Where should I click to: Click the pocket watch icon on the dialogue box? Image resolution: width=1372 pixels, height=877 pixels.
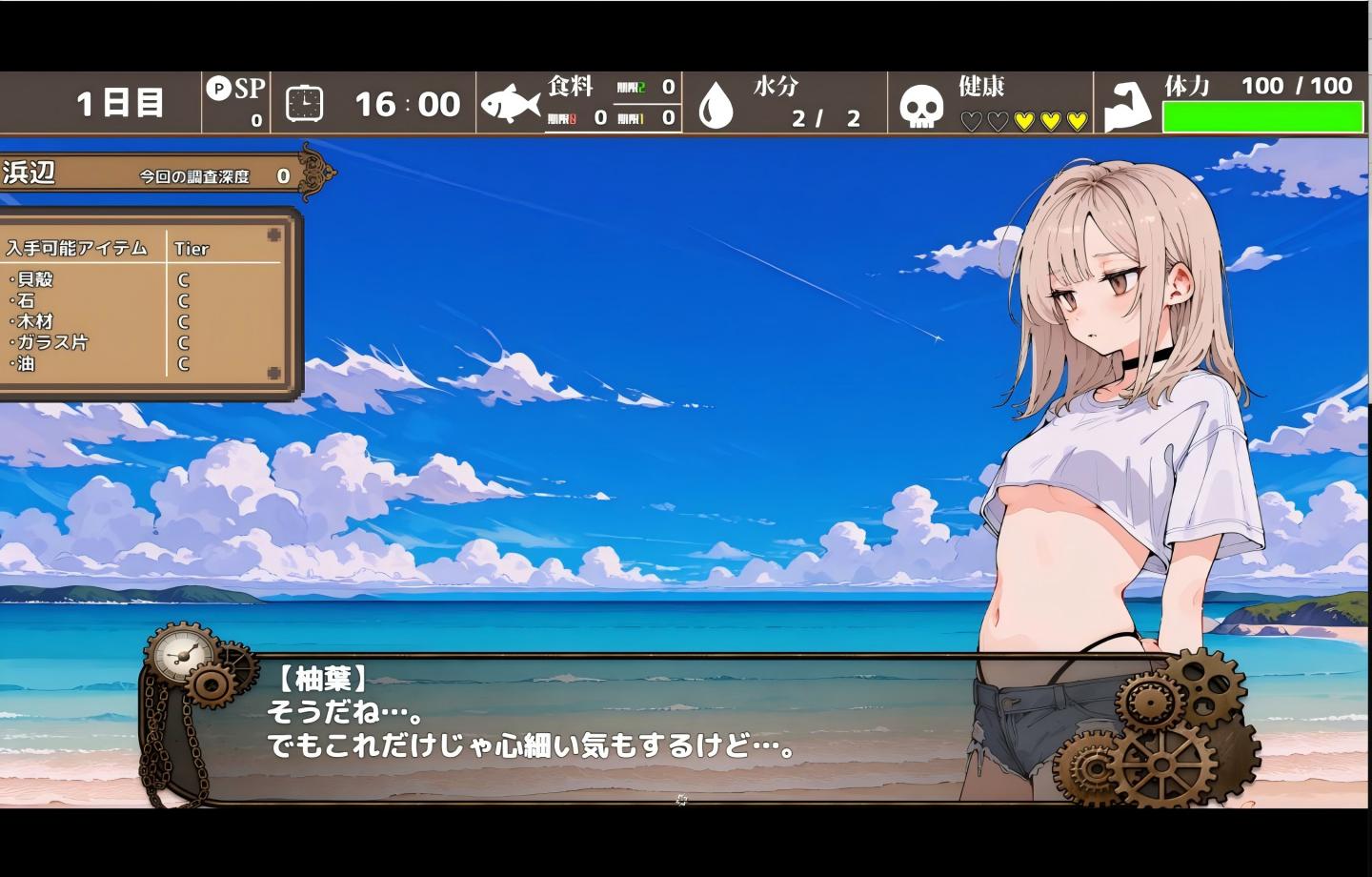click(181, 653)
